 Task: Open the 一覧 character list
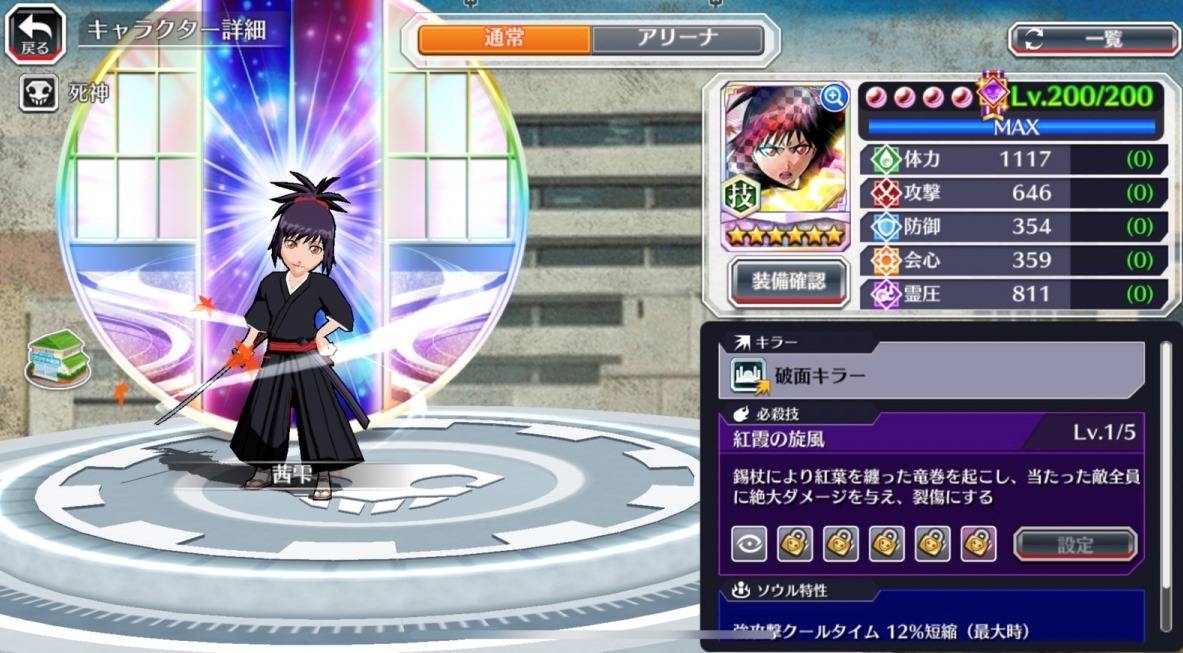tap(1094, 39)
